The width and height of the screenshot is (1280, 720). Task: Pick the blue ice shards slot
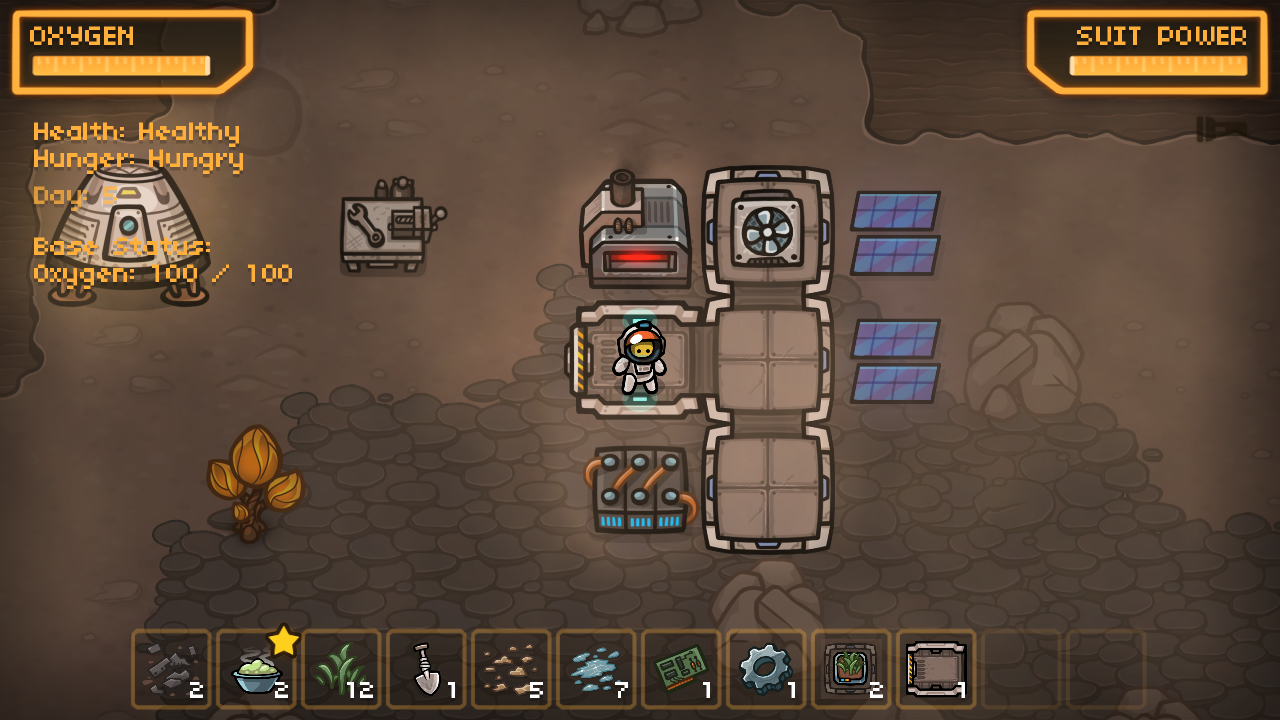coord(596,668)
